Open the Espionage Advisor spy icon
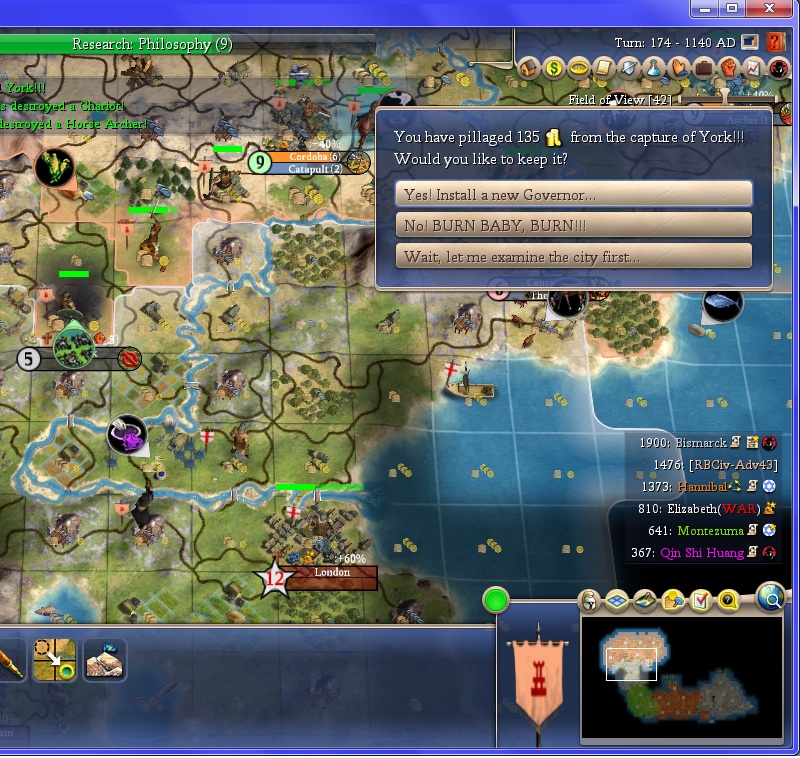This screenshot has width=800, height=758. [x=778, y=68]
